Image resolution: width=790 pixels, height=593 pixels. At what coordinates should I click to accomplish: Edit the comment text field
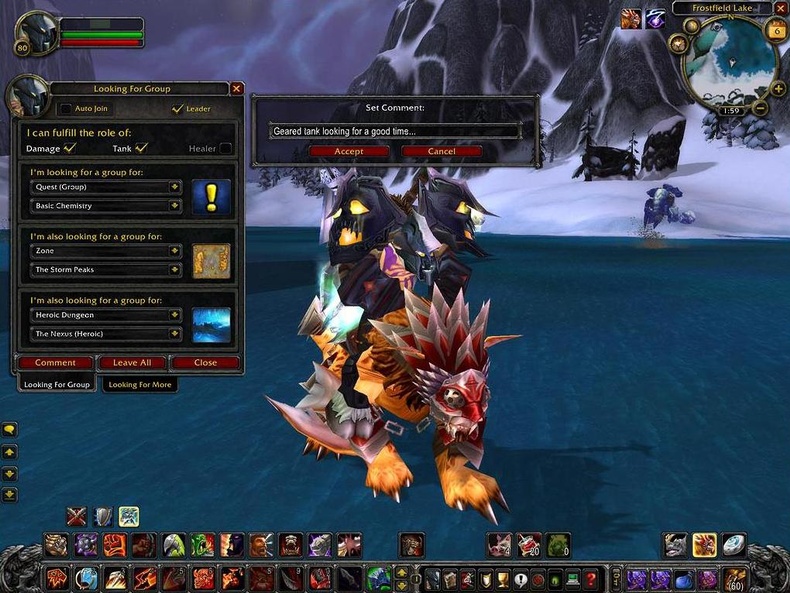tap(395, 131)
